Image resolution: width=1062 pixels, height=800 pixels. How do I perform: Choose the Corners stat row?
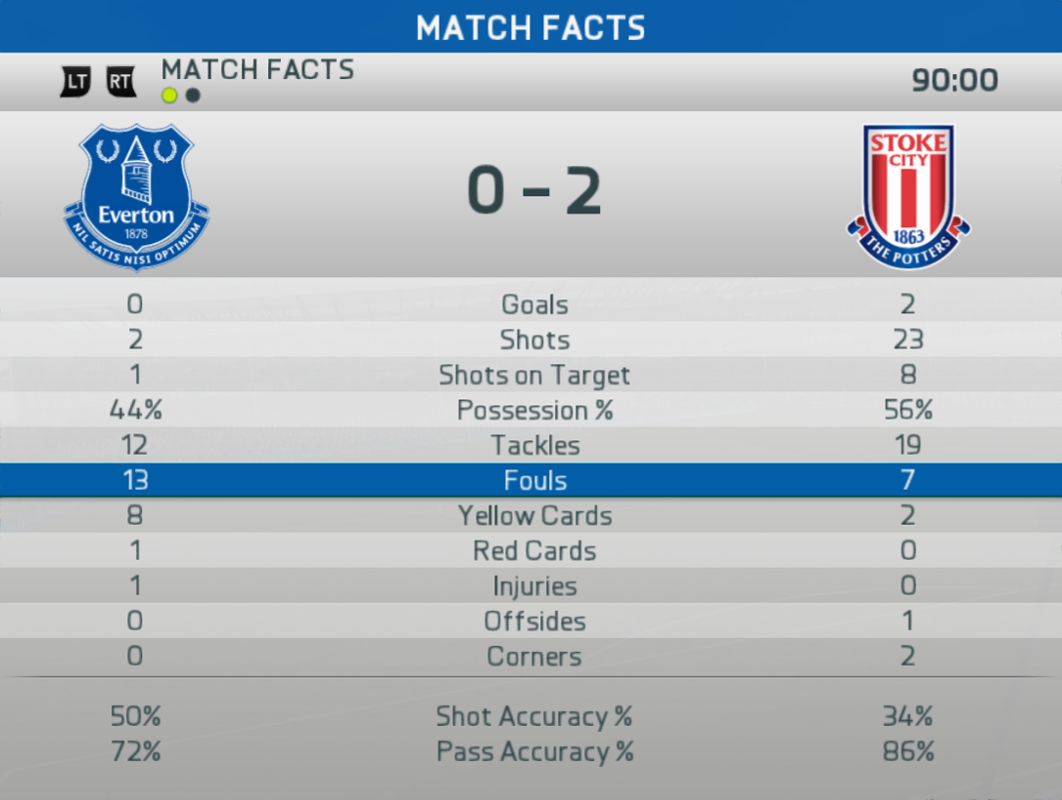(x=534, y=656)
